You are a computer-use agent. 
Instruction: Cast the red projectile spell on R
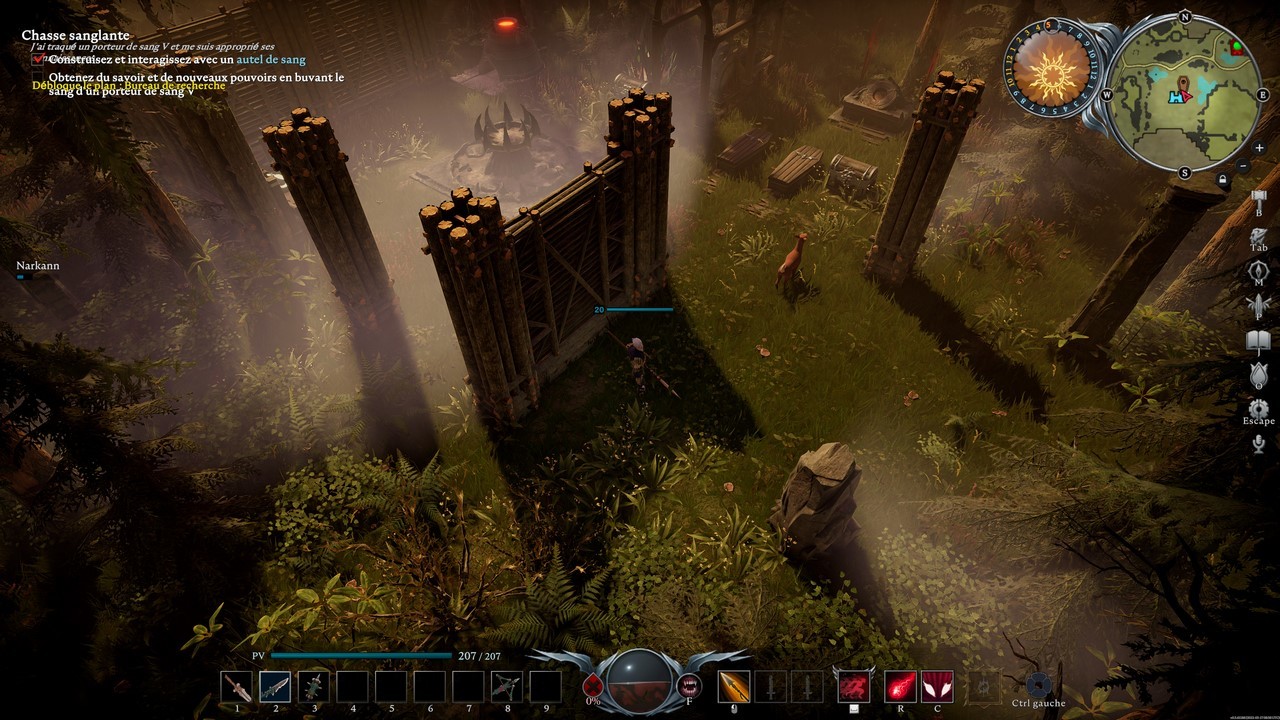tap(900, 686)
